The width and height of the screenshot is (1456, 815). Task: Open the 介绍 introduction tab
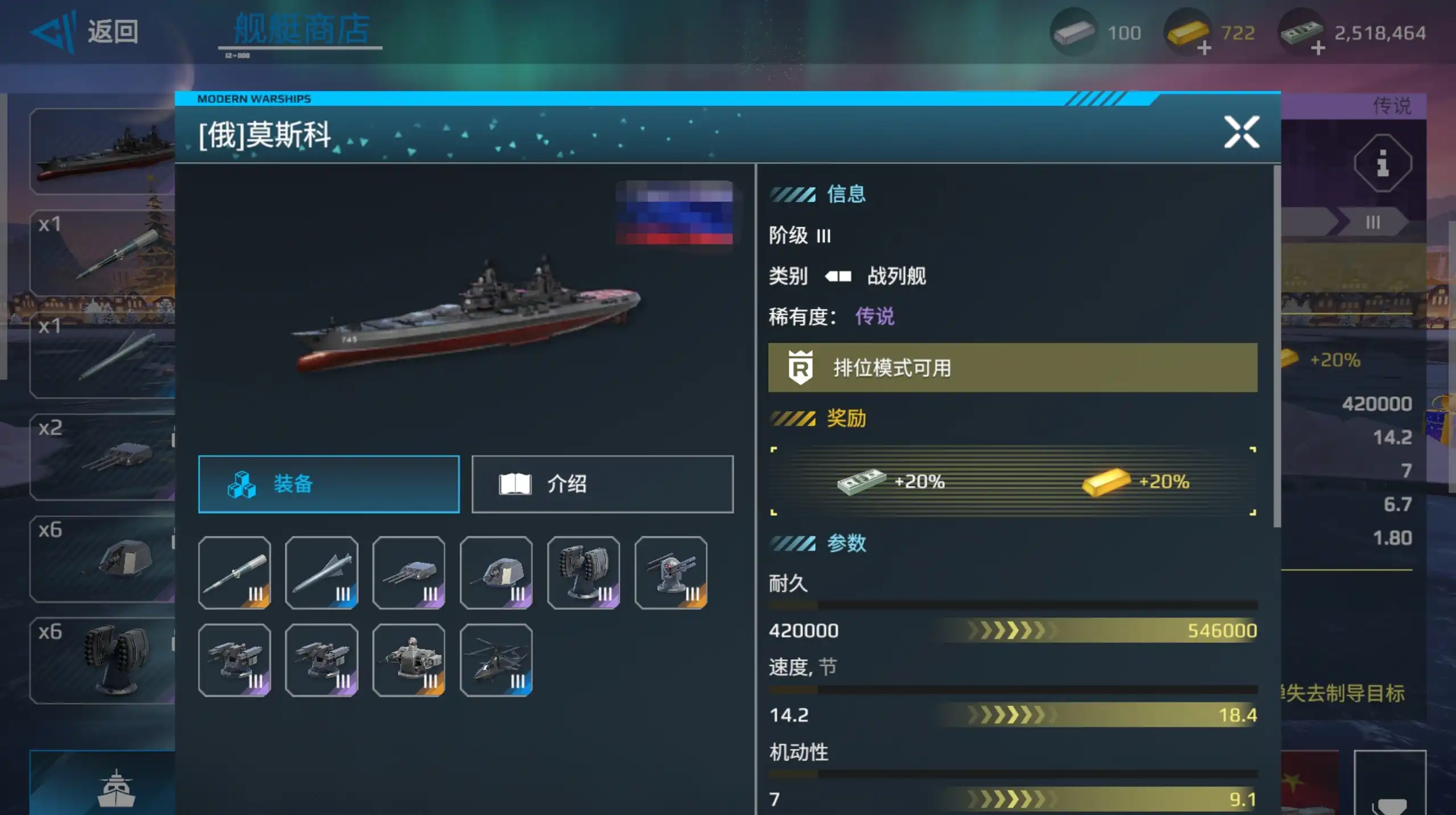click(602, 484)
